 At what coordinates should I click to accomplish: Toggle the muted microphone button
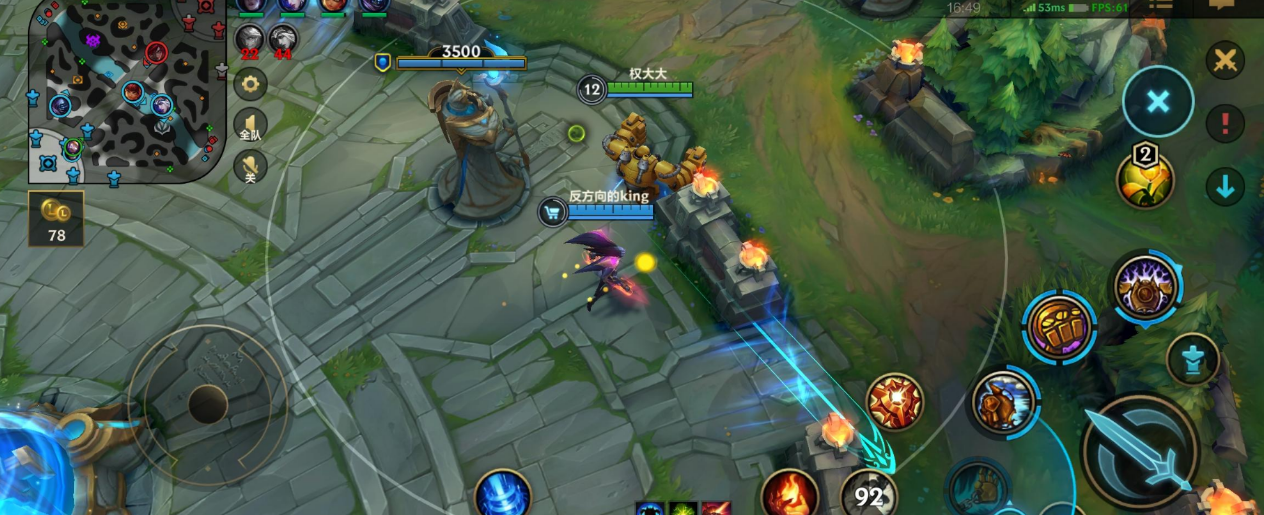(x=250, y=167)
